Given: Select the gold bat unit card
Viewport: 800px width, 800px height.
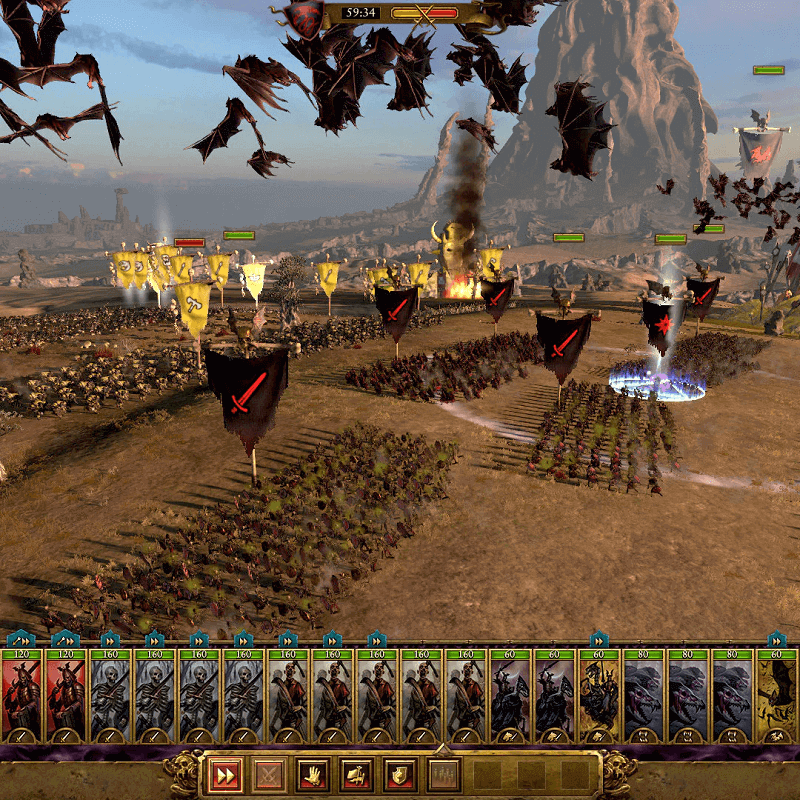Looking at the screenshot, I should [x=775, y=693].
